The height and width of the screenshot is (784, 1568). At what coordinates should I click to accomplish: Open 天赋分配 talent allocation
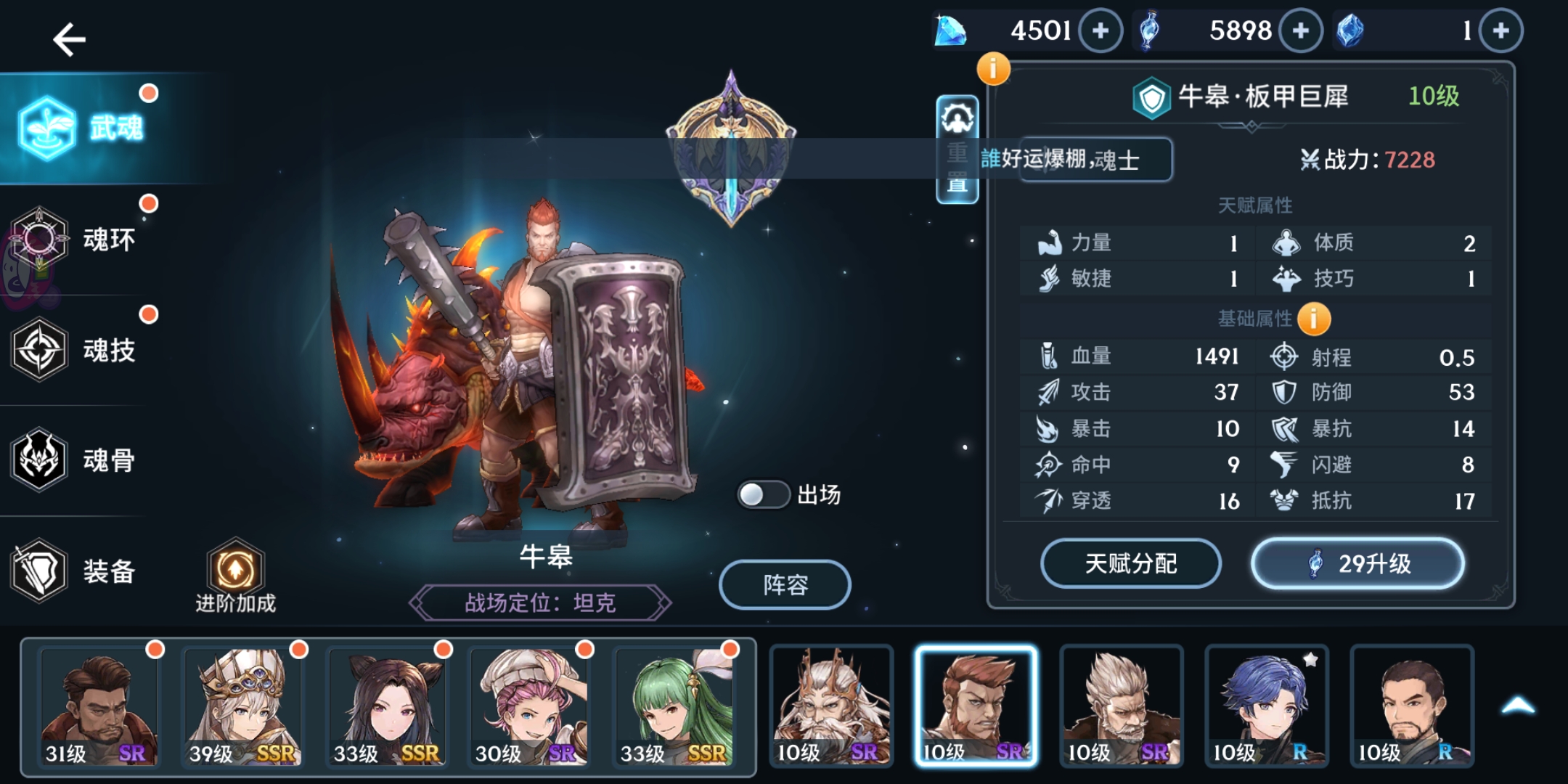pos(1131,563)
